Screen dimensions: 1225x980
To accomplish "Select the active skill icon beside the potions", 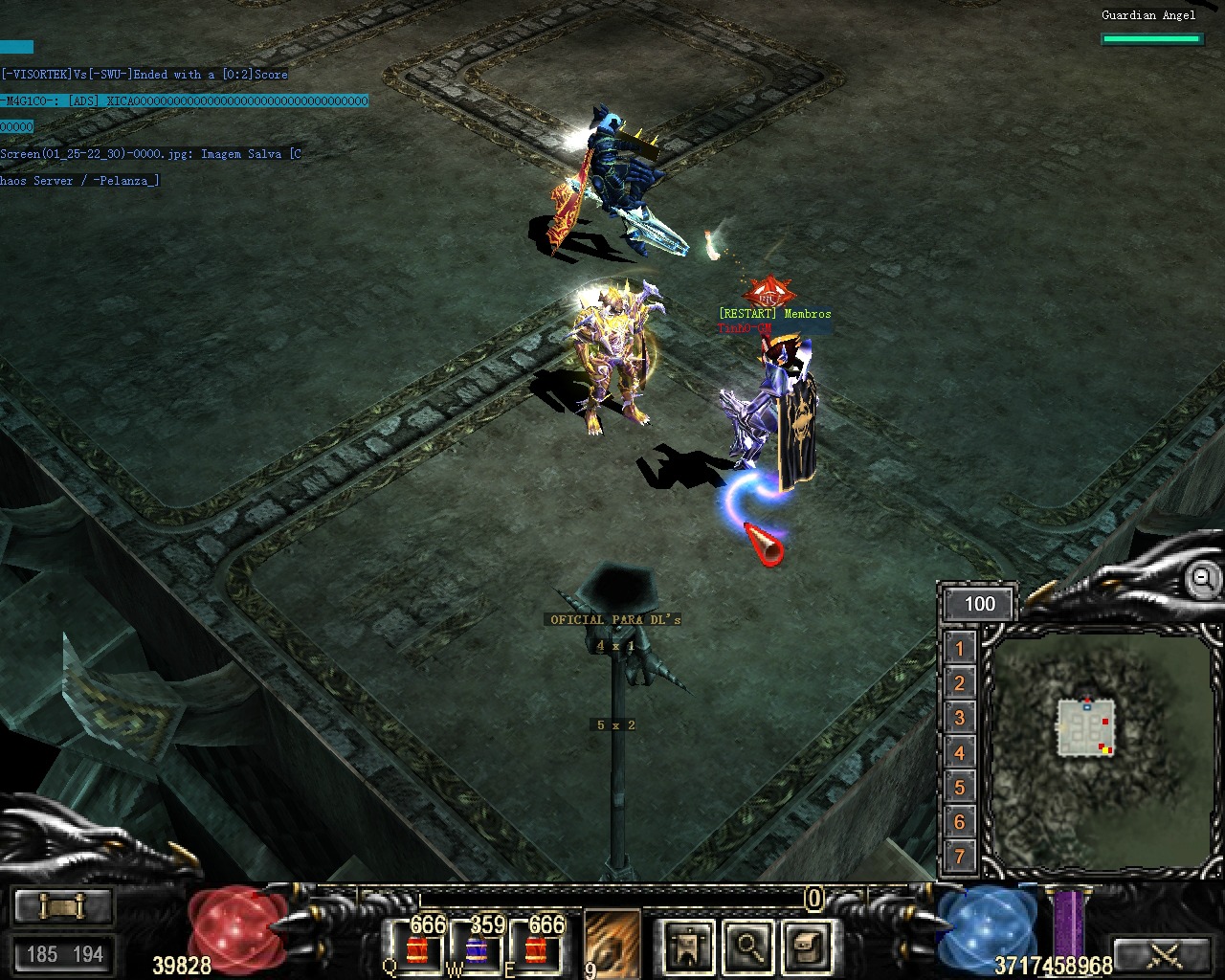I will click(x=612, y=943).
